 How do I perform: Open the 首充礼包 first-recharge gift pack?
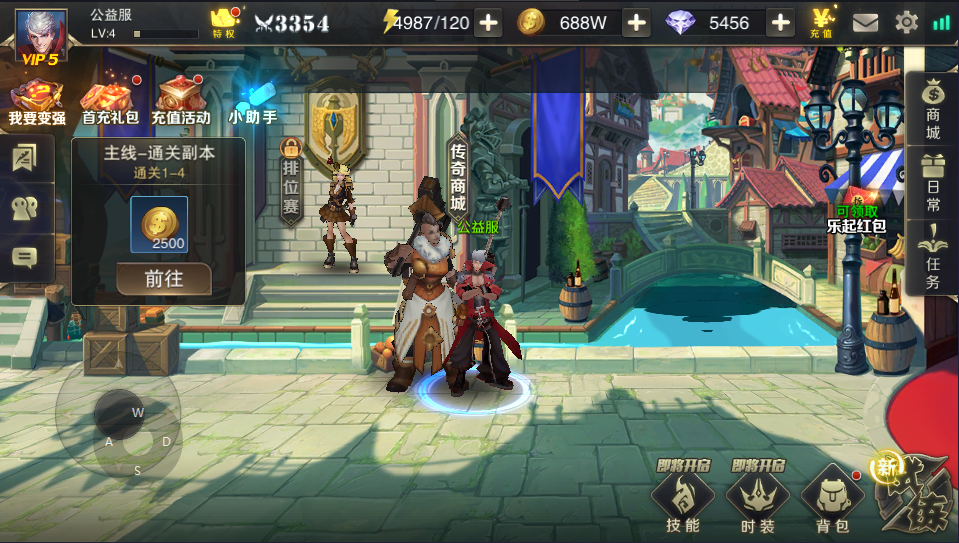[110, 103]
